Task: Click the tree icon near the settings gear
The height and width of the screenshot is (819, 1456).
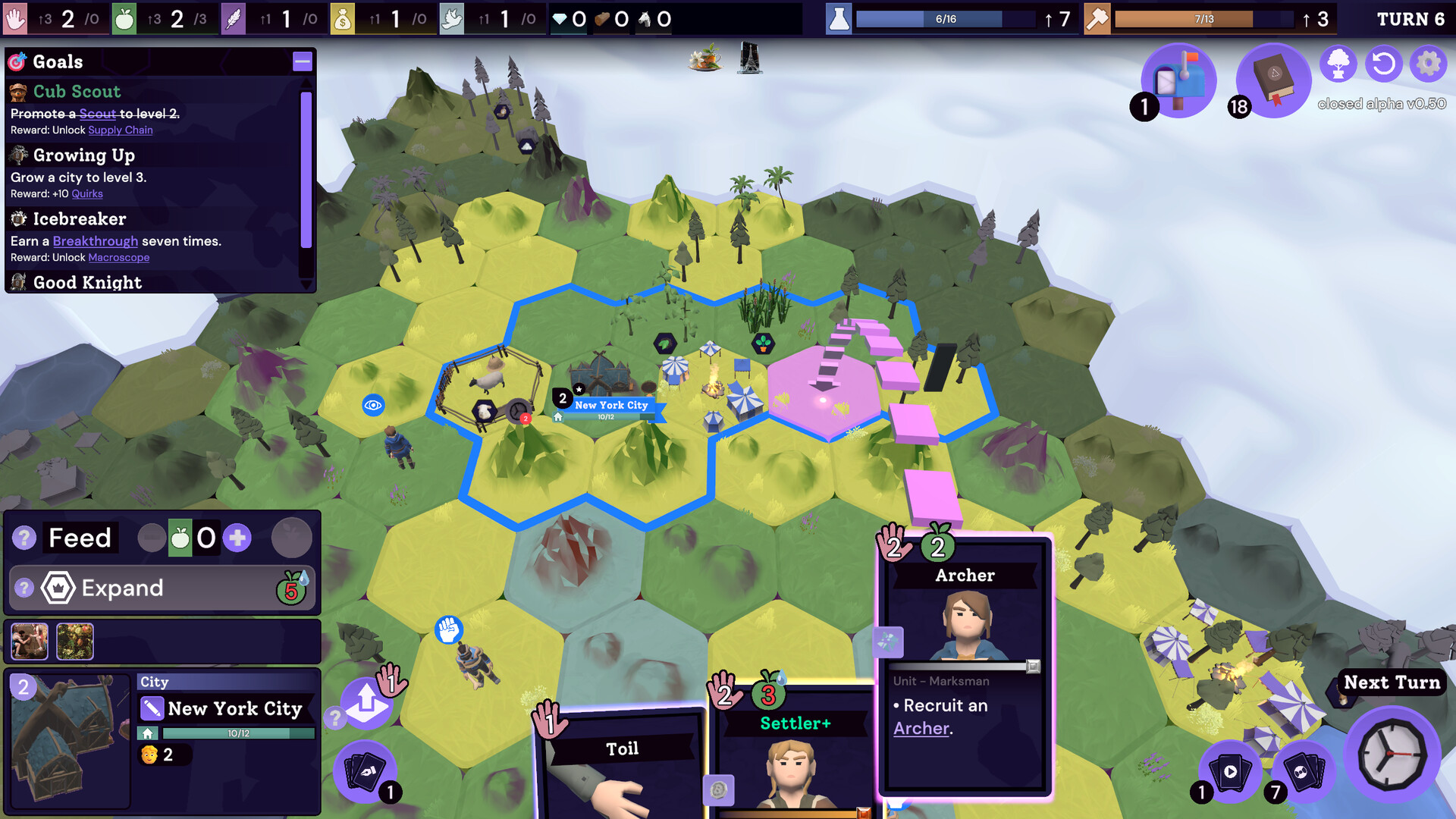Action: (1338, 65)
